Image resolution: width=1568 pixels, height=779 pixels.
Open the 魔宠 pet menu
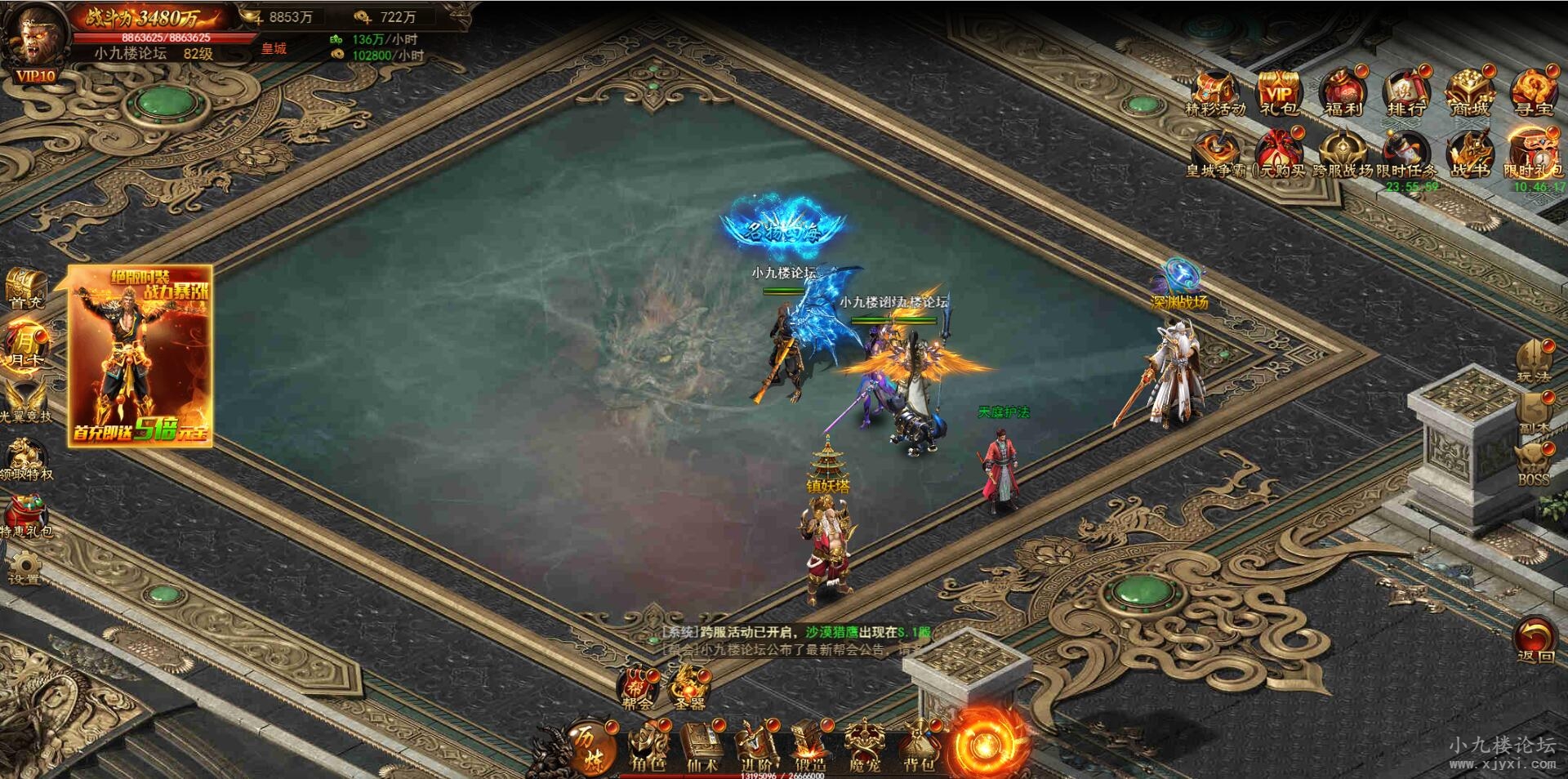(x=864, y=746)
